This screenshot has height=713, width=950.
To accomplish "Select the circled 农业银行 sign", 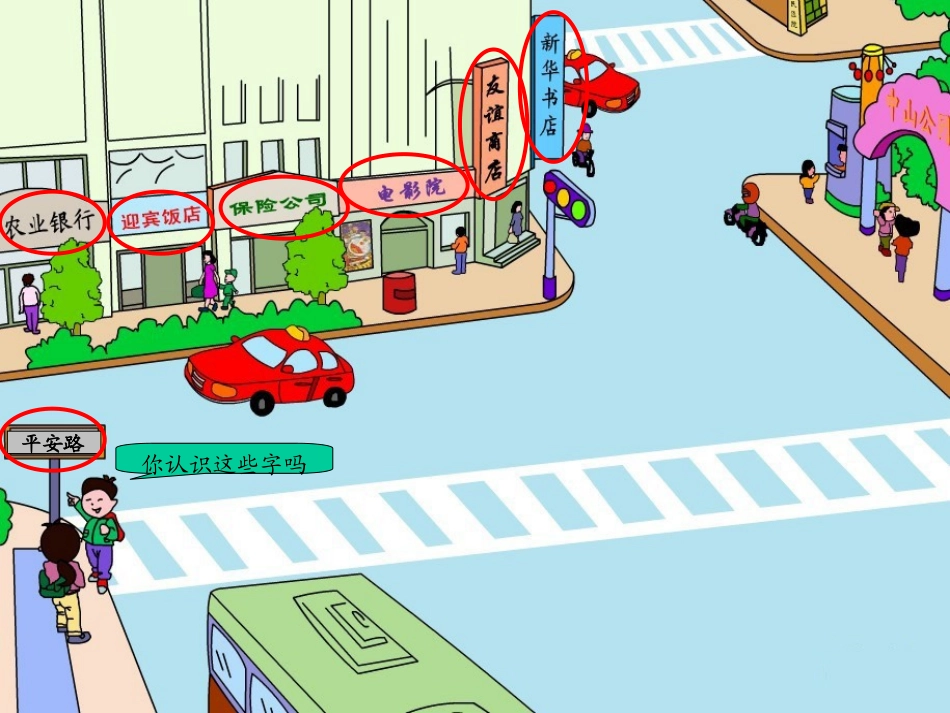I will (x=52, y=223).
